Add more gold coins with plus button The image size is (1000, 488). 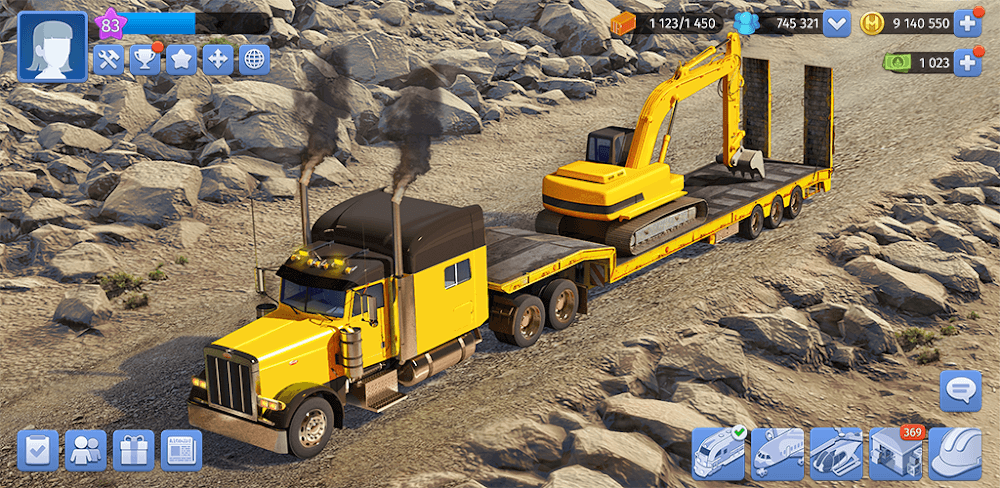pyautogui.click(x=967, y=23)
